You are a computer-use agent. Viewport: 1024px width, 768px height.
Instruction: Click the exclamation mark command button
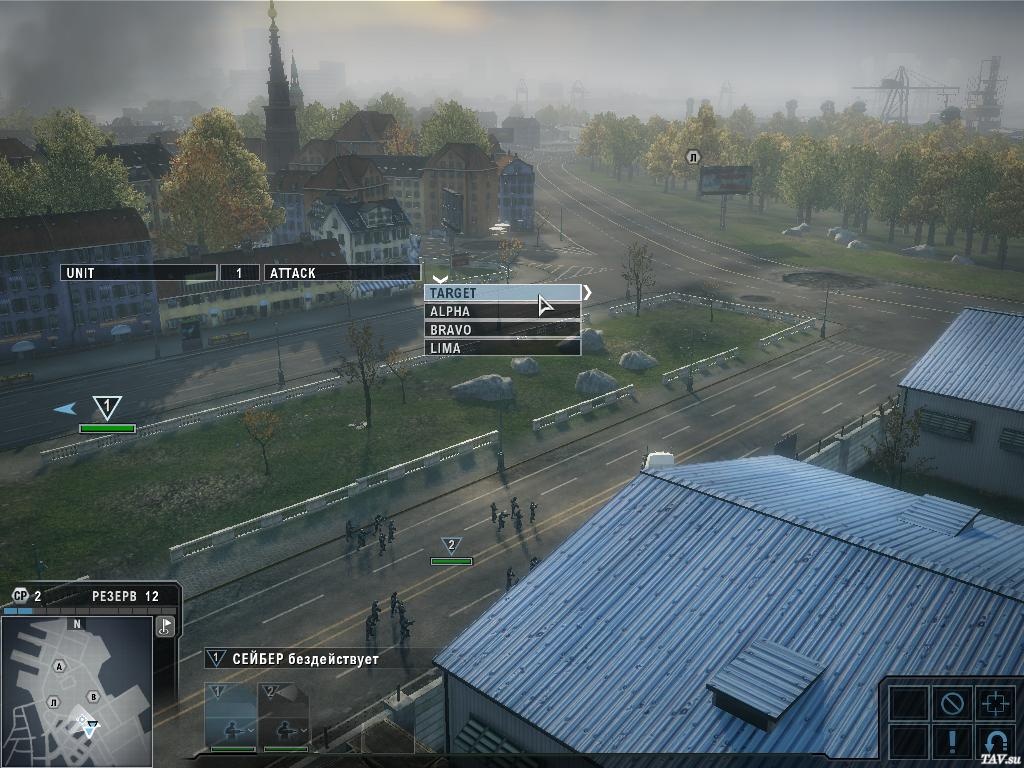coord(951,743)
